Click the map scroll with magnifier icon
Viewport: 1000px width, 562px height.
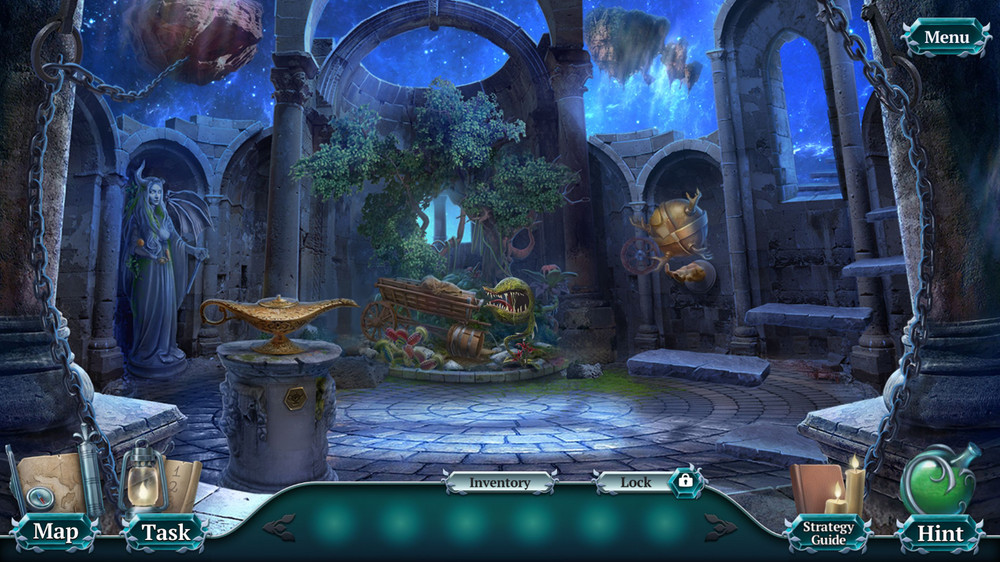(48, 484)
